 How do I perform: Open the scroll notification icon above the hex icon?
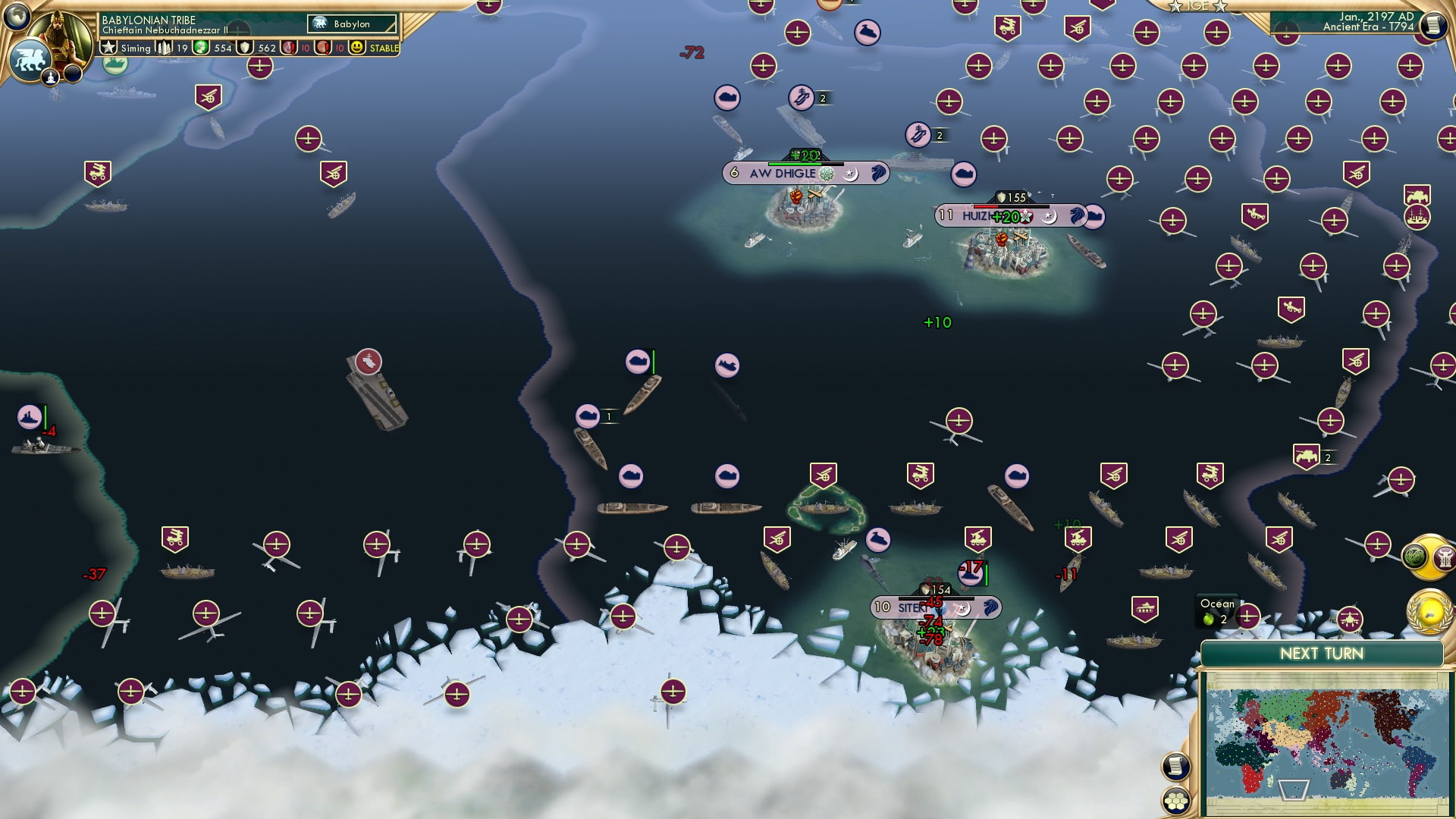[1176, 766]
